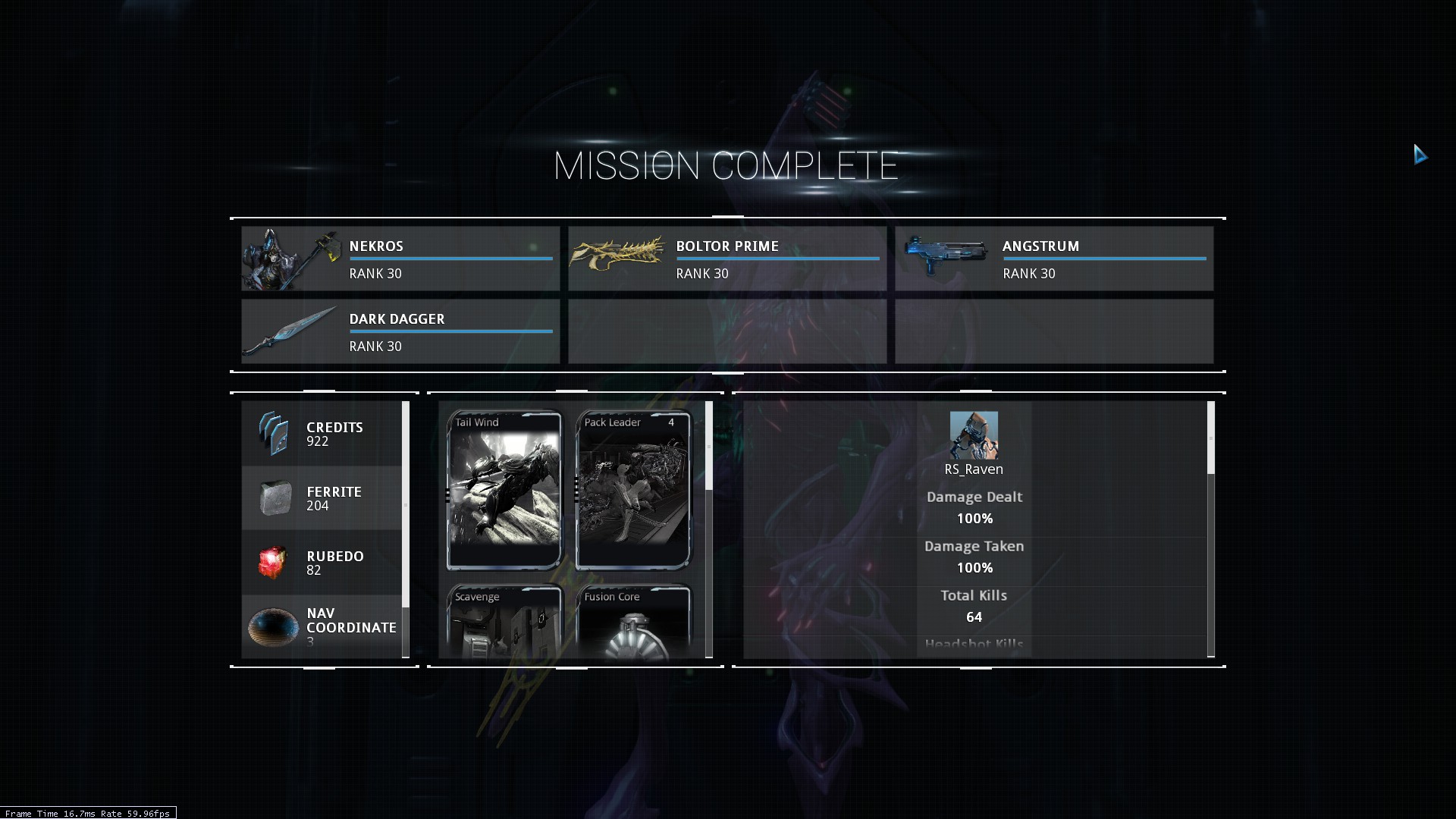Inspect the Pack Leader mod card
Screen dimensions: 1456x819
coord(633,490)
